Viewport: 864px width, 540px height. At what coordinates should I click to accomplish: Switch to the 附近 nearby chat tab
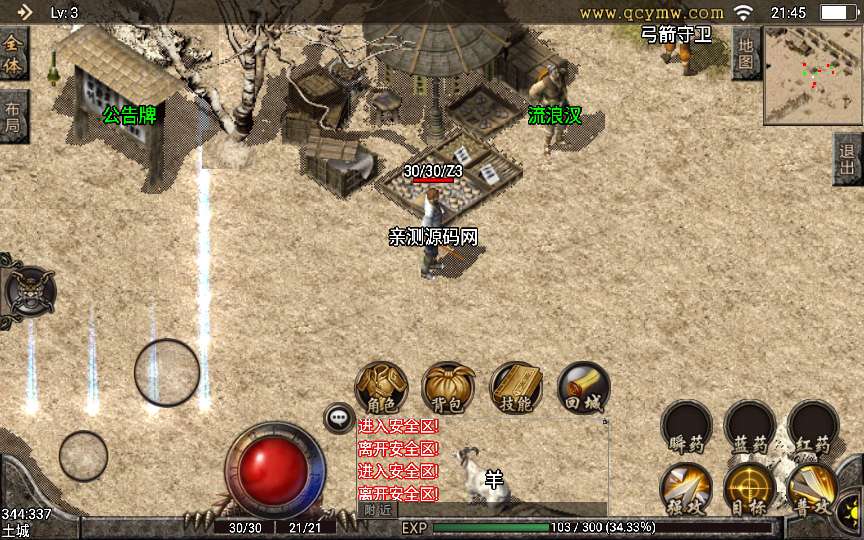pos(377,509)
